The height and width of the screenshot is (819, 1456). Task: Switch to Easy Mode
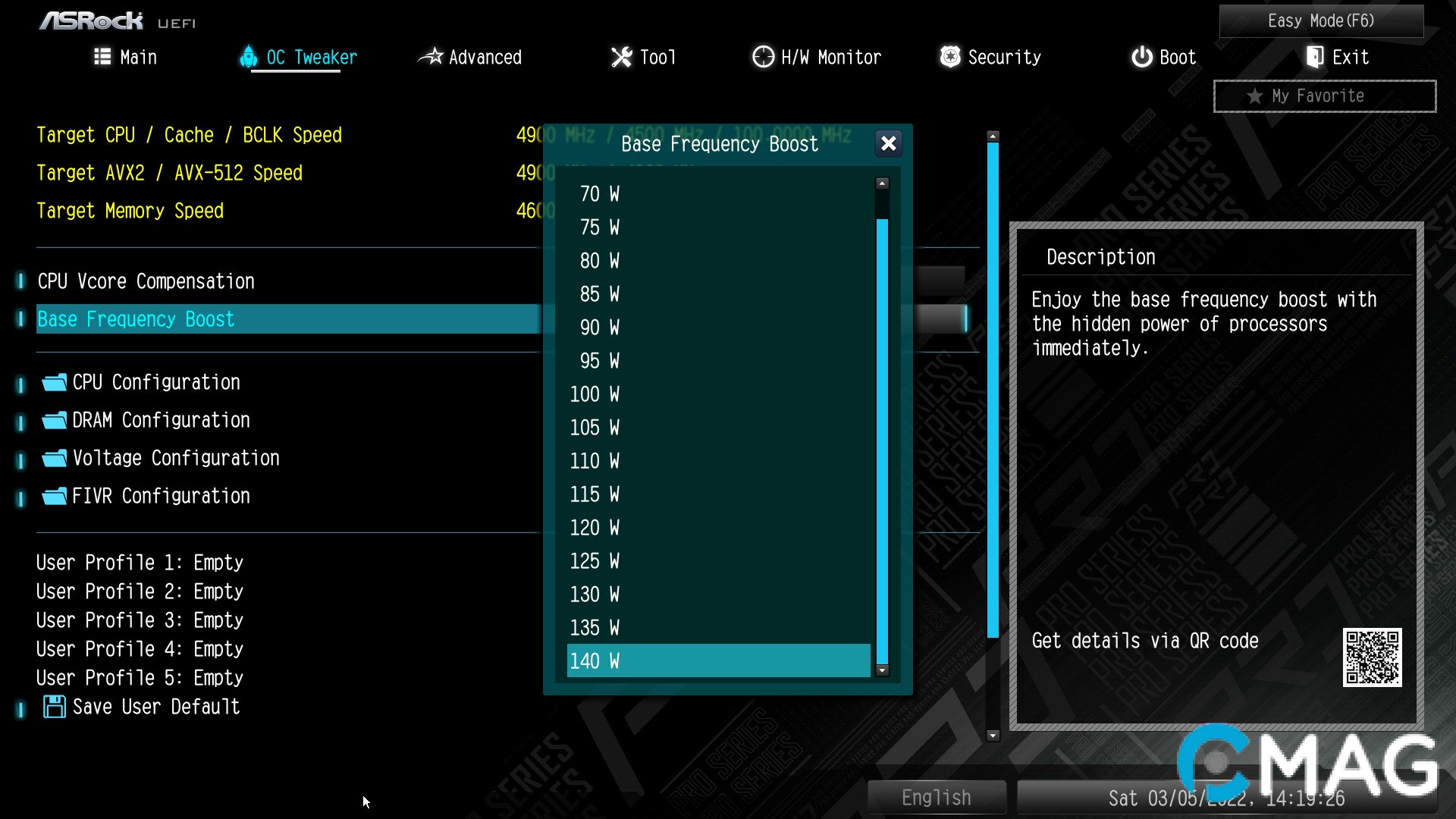[1321, 20]
